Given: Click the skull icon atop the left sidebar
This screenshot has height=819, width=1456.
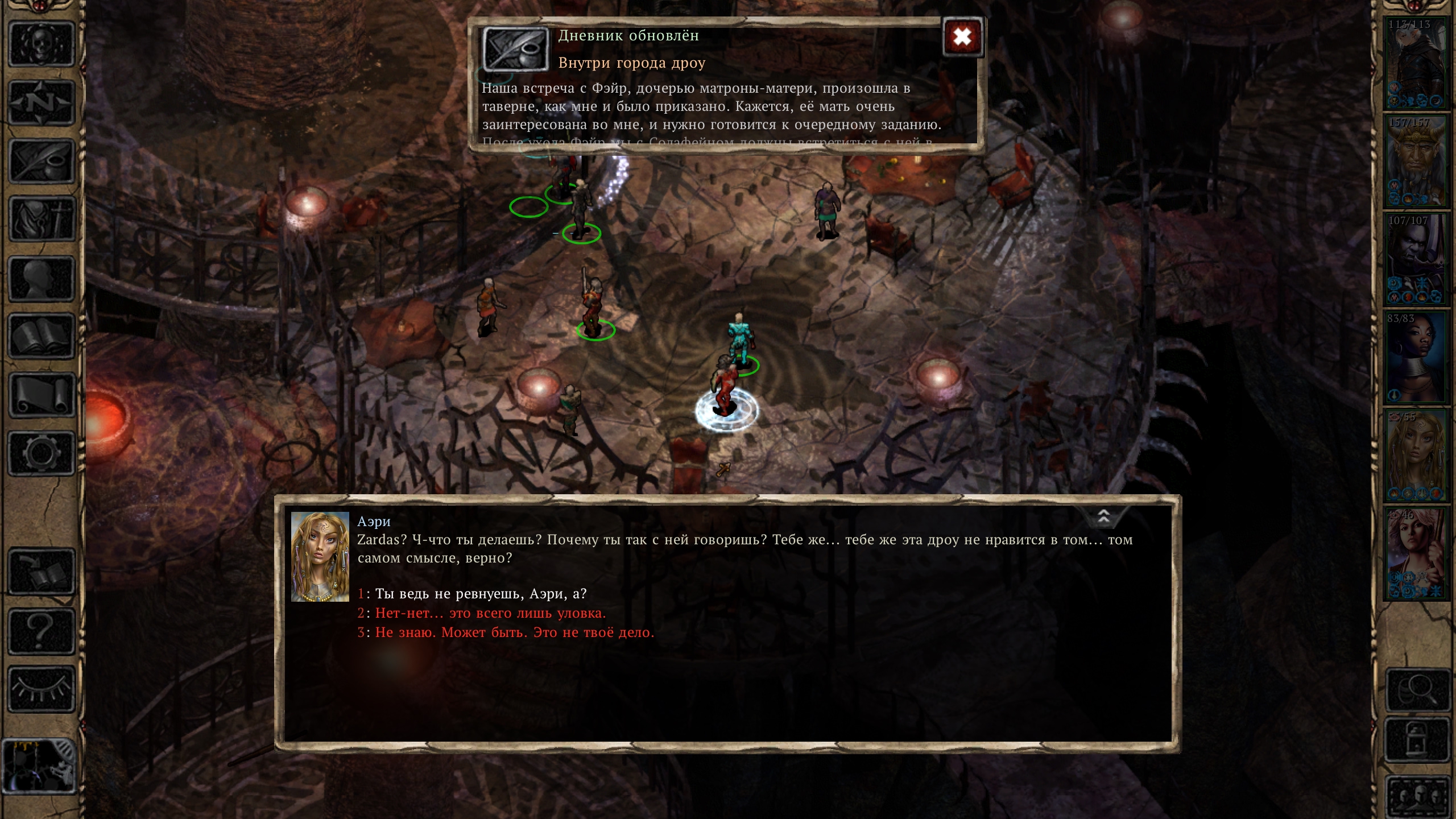Looking at the screenshot, I should click(42, 44).
